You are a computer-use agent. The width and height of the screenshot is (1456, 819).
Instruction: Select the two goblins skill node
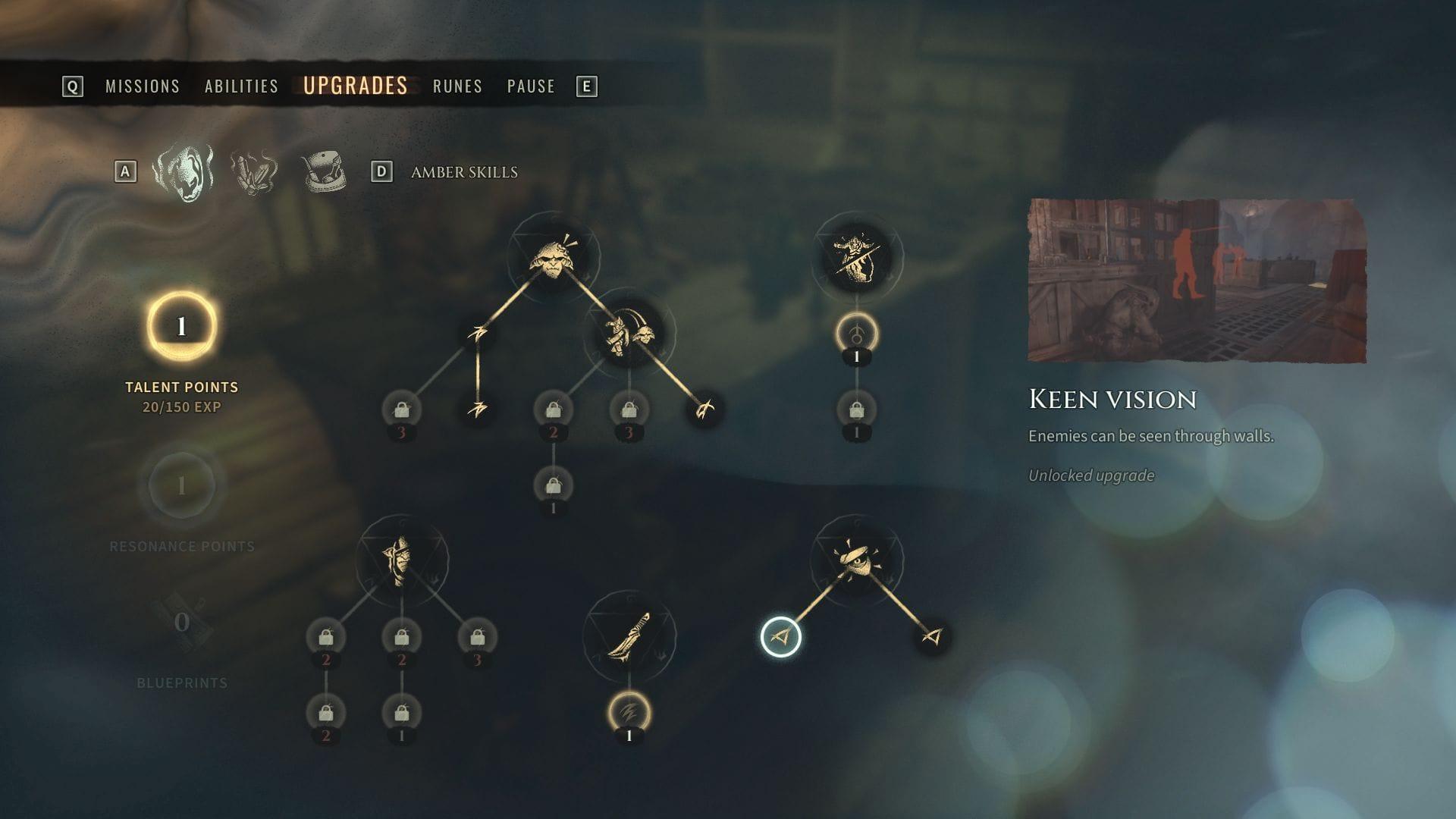pos(629,334)
